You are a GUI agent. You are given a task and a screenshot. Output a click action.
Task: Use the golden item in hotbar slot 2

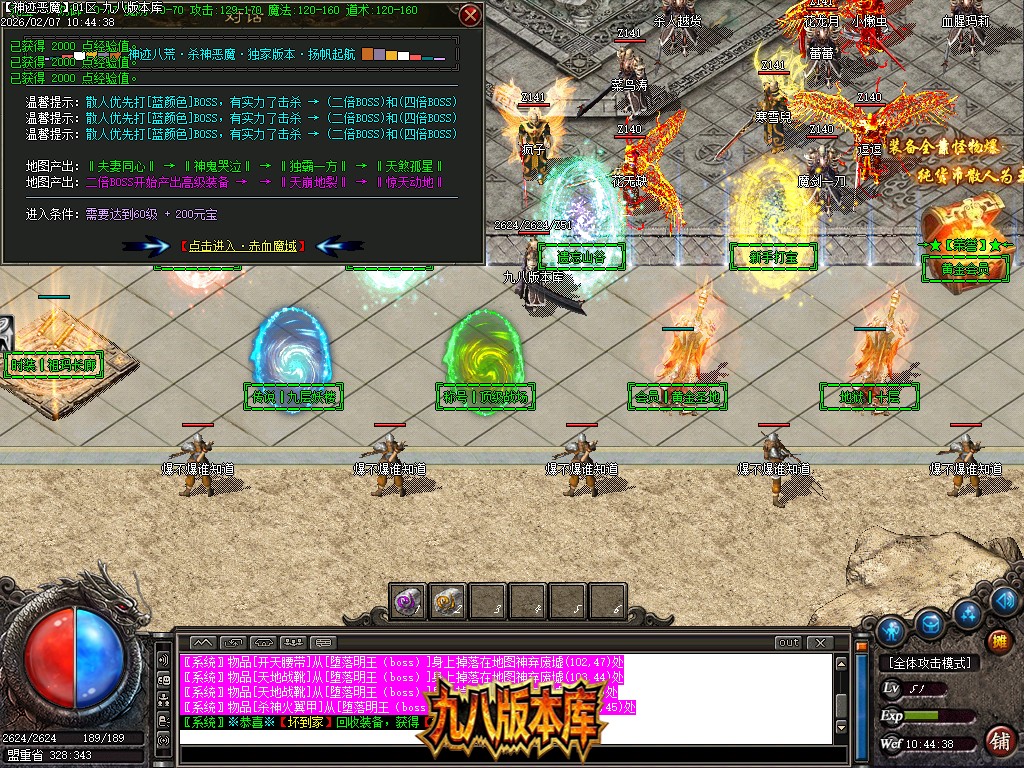pos(447,601)
